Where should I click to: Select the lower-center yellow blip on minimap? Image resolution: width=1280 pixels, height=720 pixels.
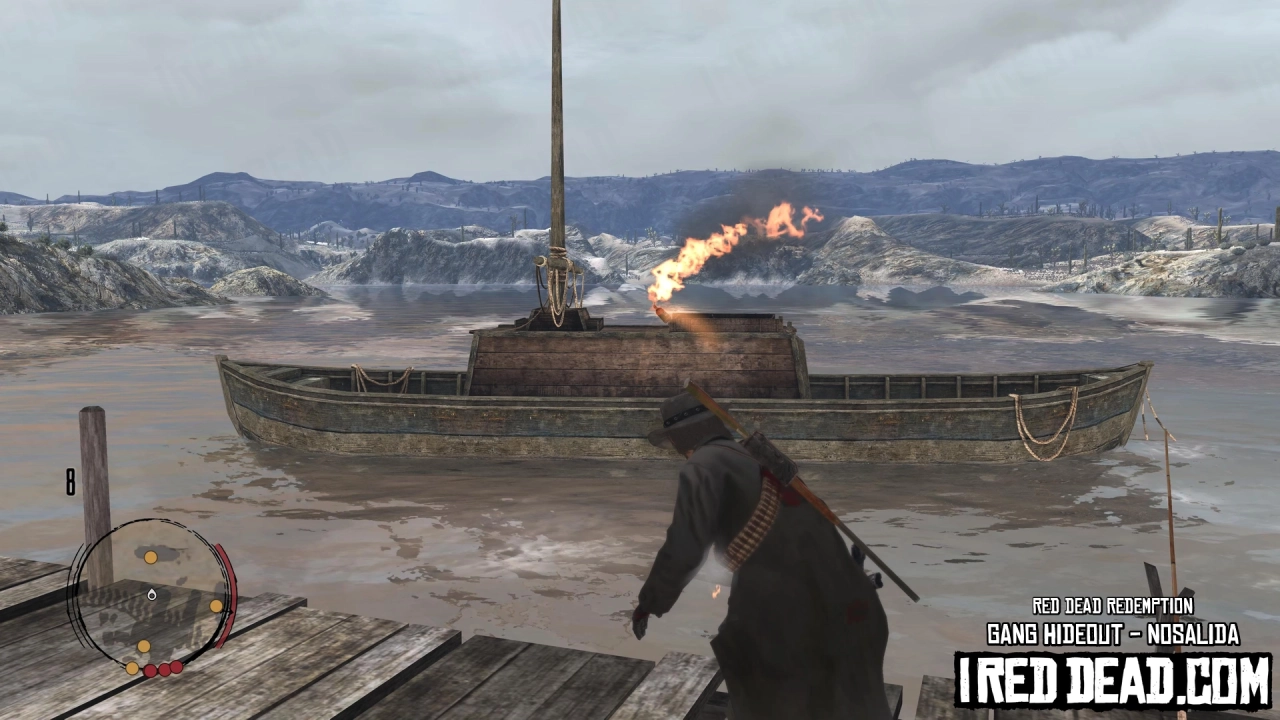[x=144, y=646]
